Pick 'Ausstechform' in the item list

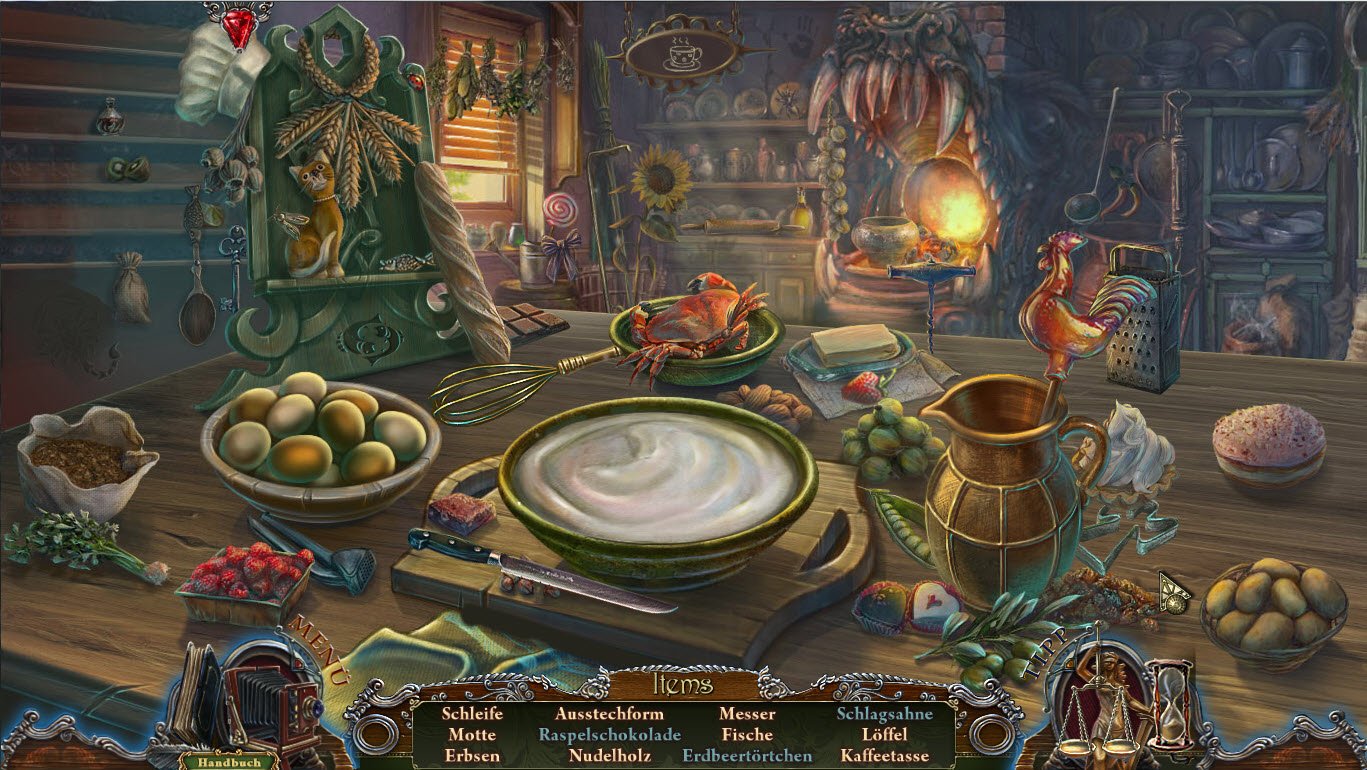click(610, 714)
